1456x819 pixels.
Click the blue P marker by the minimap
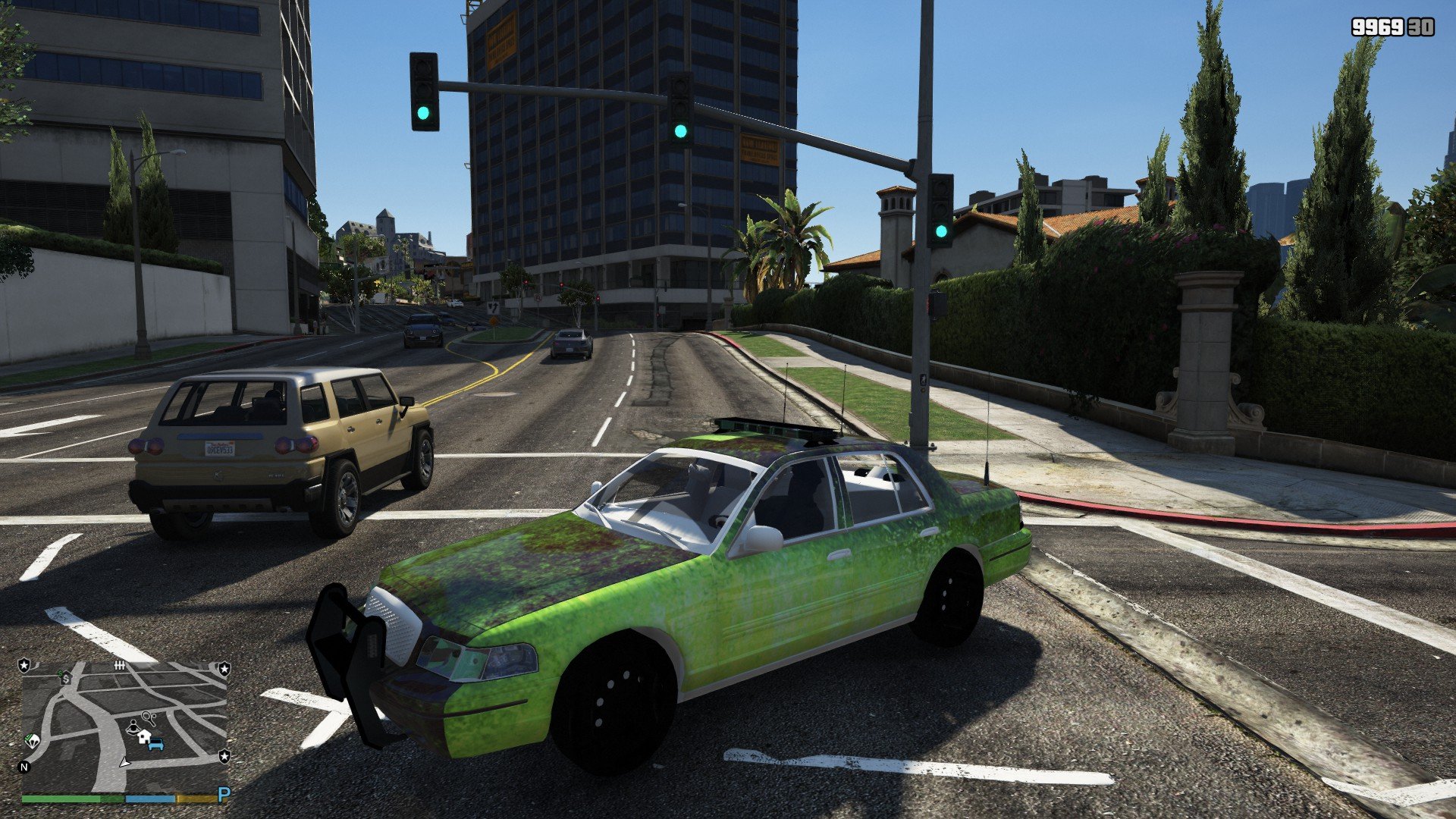[x=223, y=795]
